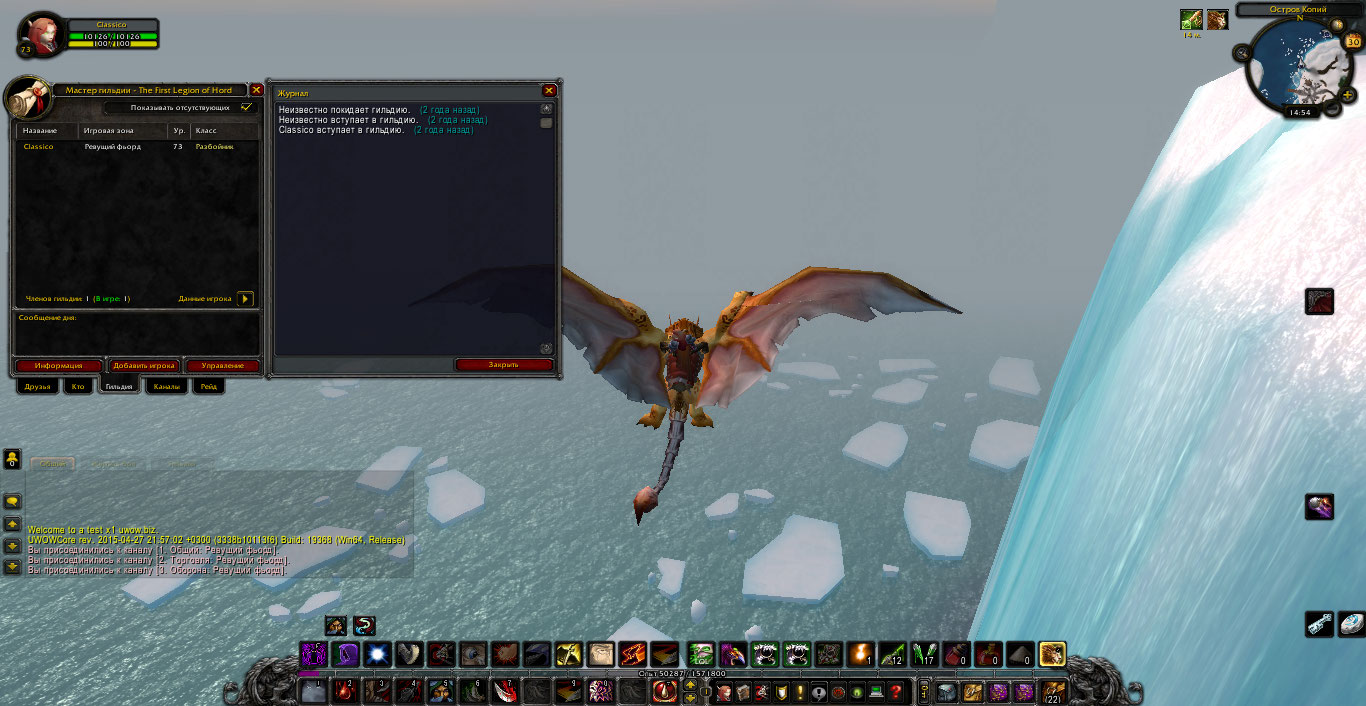Close the guild master window
Viewport: 1366px width, 706px height.
tap(257, 90)
